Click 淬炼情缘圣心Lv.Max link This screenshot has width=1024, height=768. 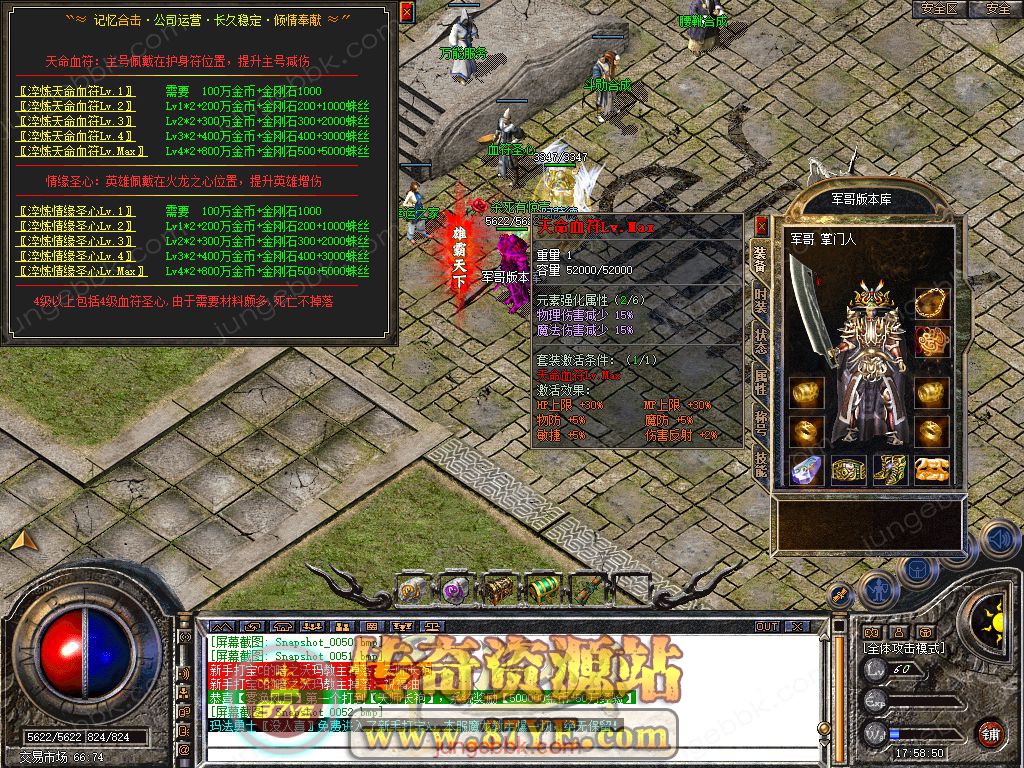tap(82, 272)
